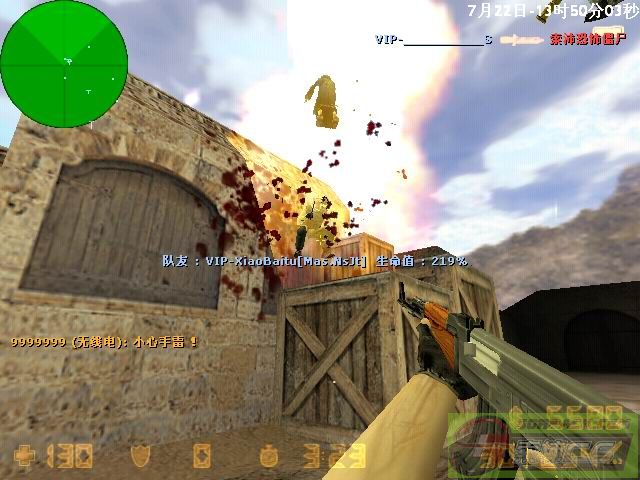The width and height of the screenshot is (640, 480).
Task: Click the round timer clock icon
Action: 271,457
